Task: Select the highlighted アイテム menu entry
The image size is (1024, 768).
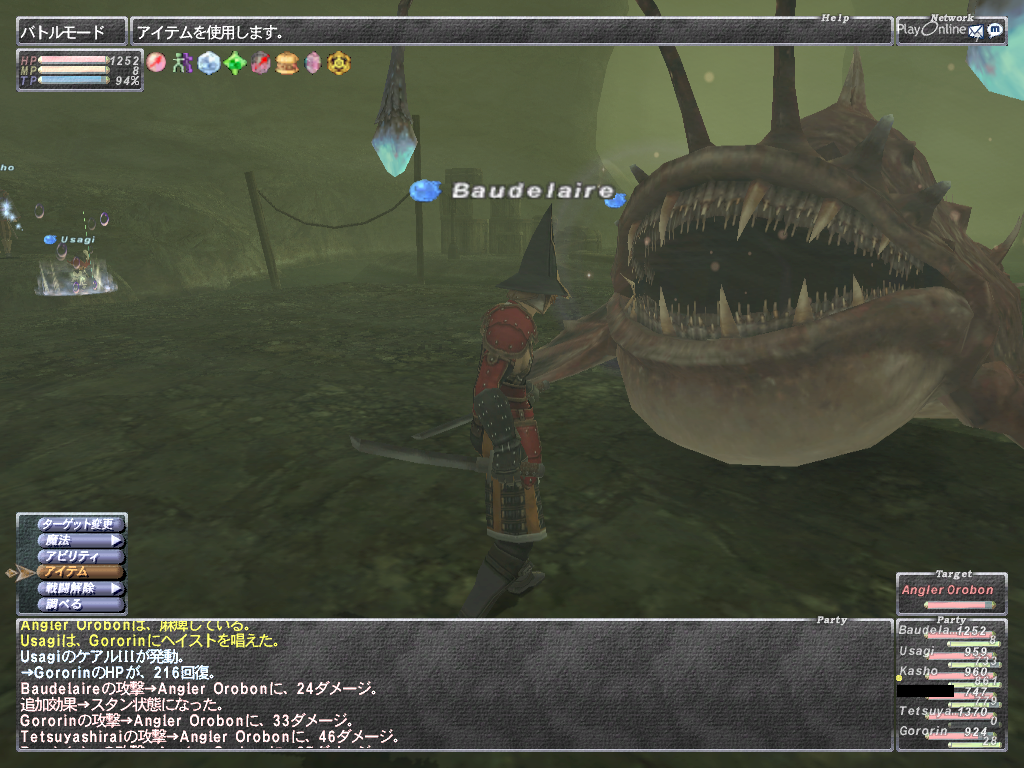Action: 80,572
